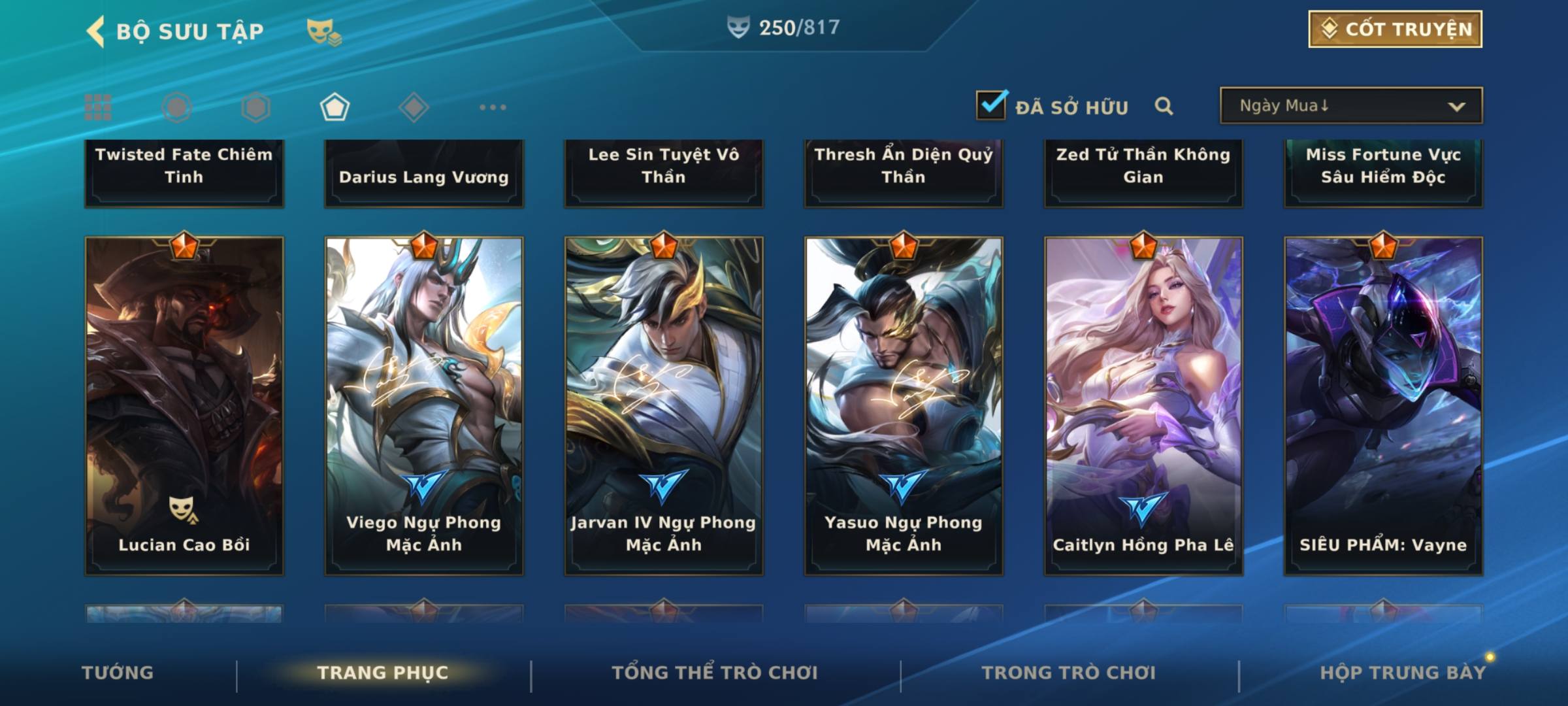Select Caitlyn Hồng Pha Lê skin card
Viewport: 1568px width, 706px height.
click(x=1143, y=405)
